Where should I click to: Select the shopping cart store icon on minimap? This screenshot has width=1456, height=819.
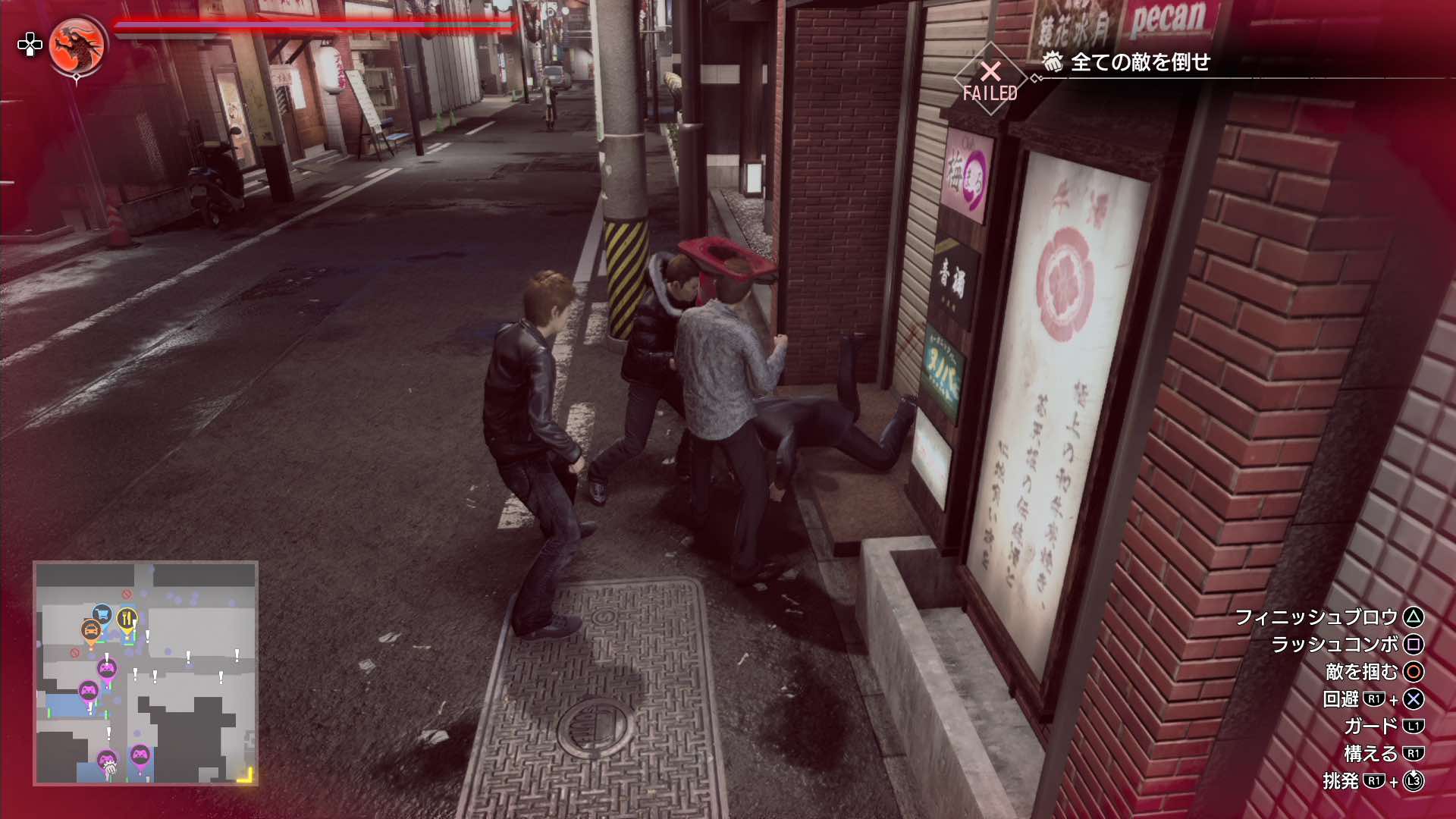pos(102,613)
